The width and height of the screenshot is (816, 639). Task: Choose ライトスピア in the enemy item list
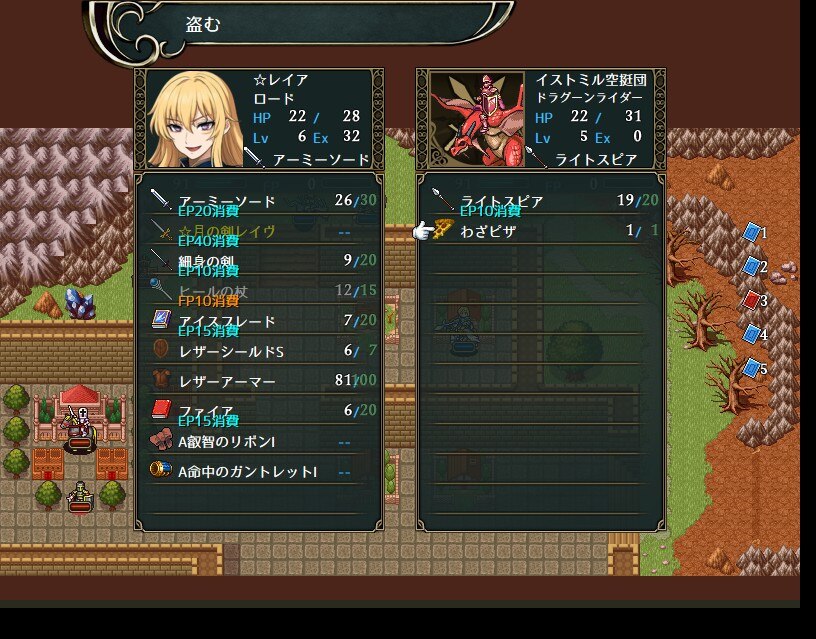pyautogui.click(x=540, y=201)
